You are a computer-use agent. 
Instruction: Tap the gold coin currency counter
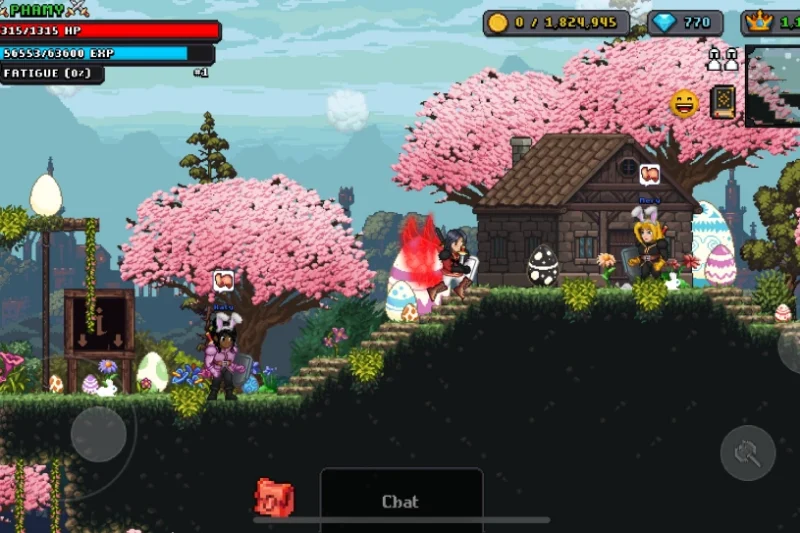[556, 23]
